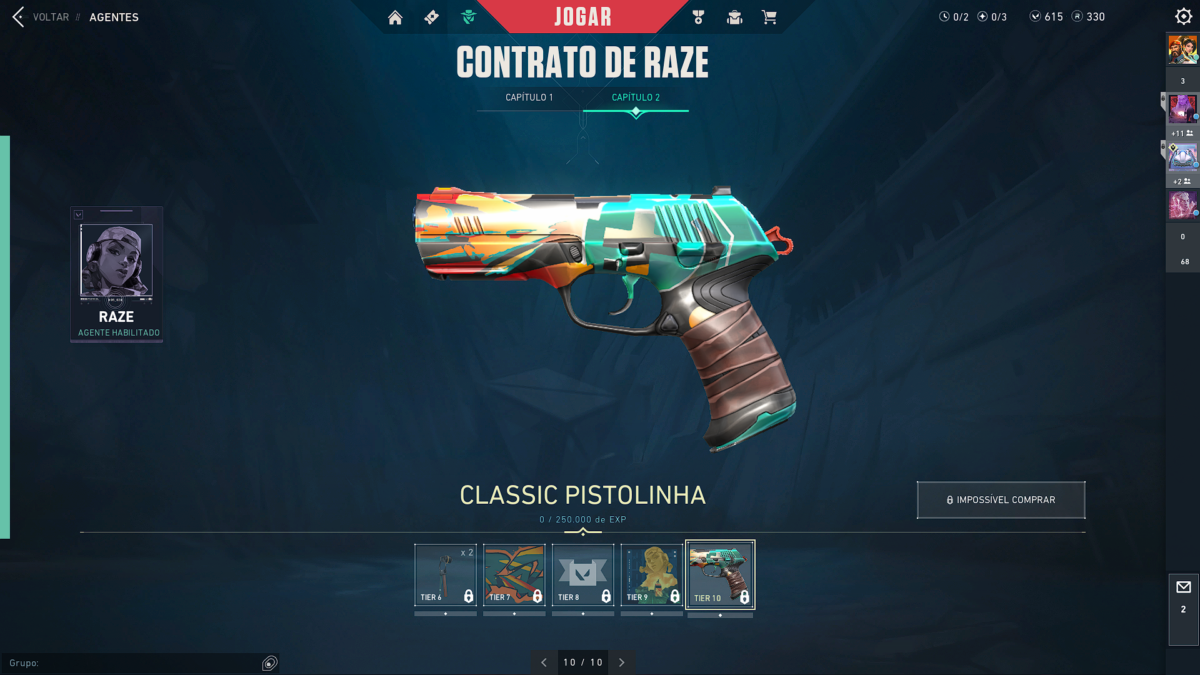Select the Tier 10 pistol reward
This screenshot has width=1200, height=675.
(x=720, y=575)
